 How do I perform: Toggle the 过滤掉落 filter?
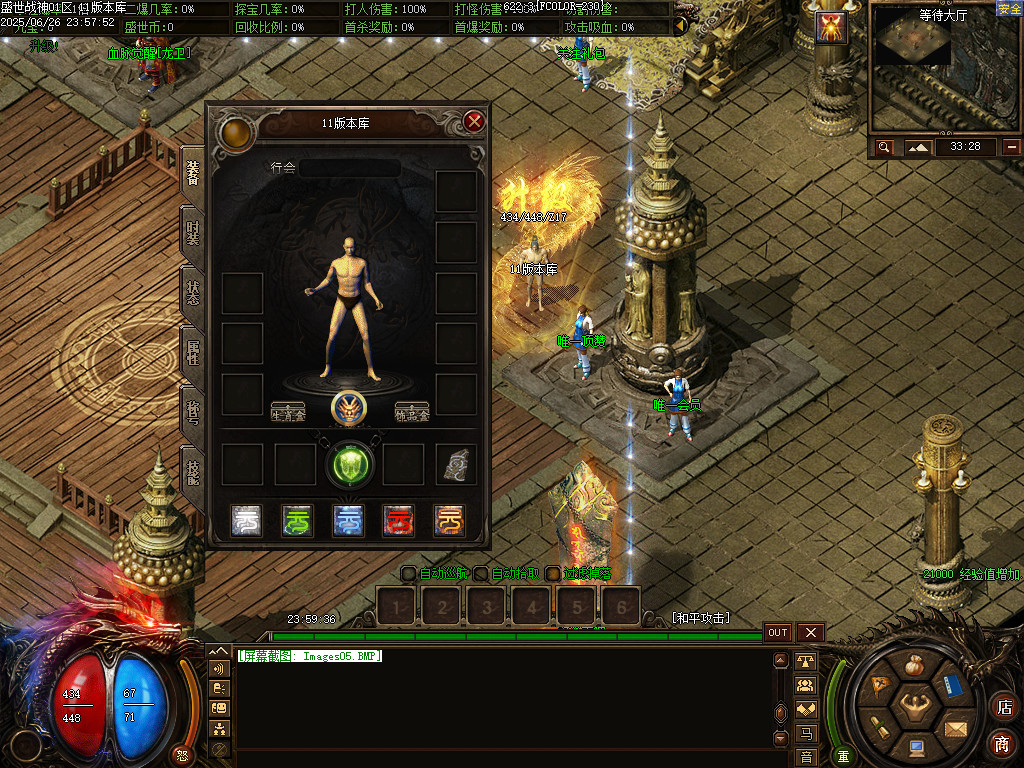pos(553,574)
